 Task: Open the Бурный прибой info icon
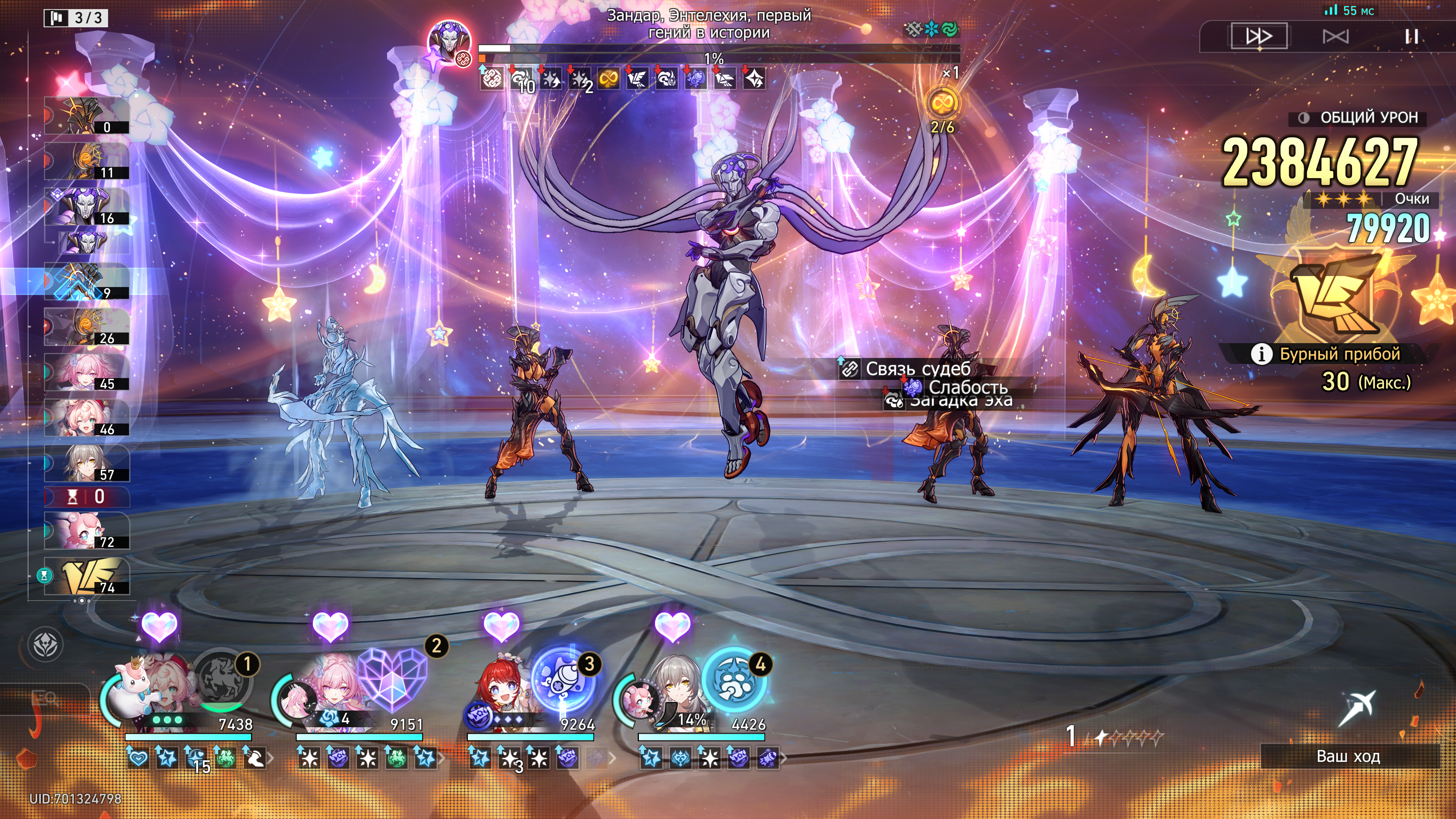[1261, 355]
